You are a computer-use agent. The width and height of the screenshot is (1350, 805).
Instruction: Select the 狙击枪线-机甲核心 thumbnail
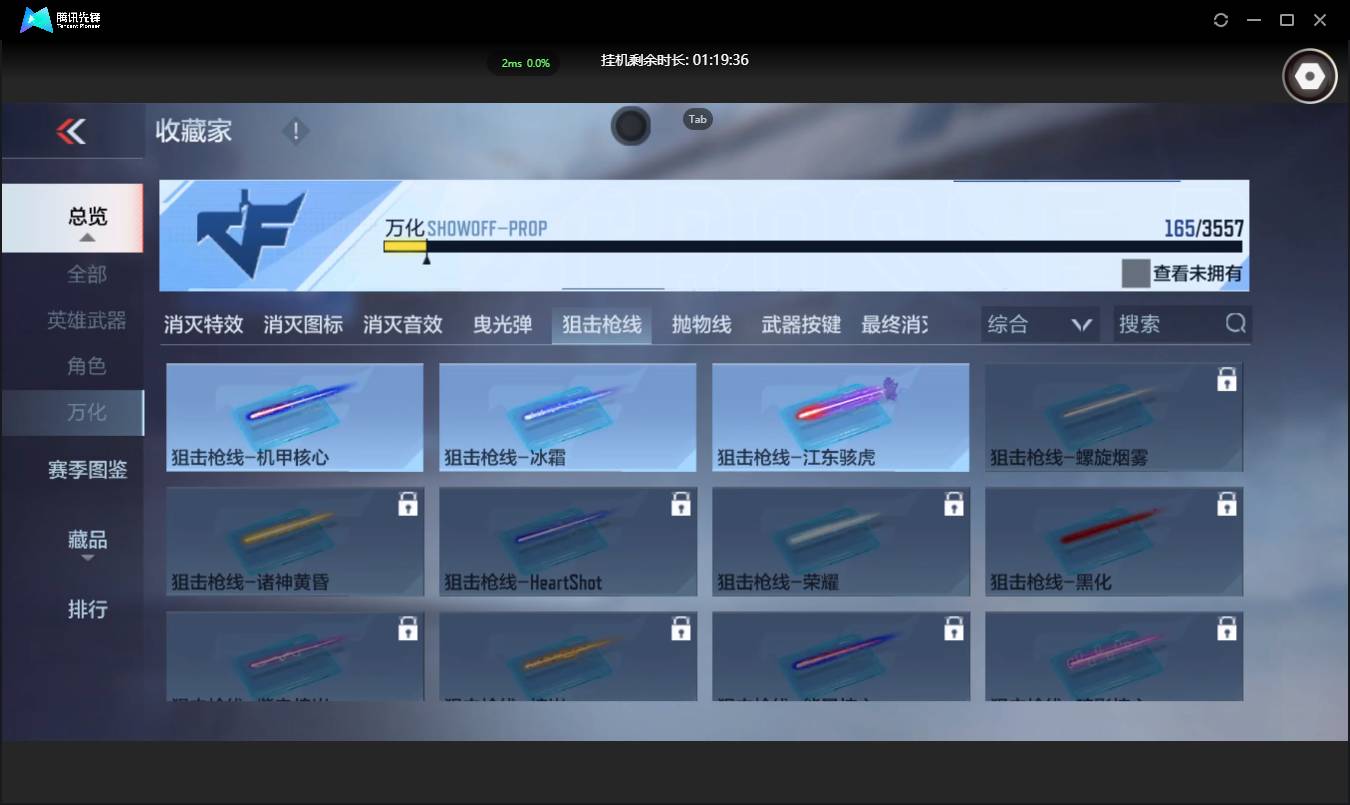tap(294, 417)
